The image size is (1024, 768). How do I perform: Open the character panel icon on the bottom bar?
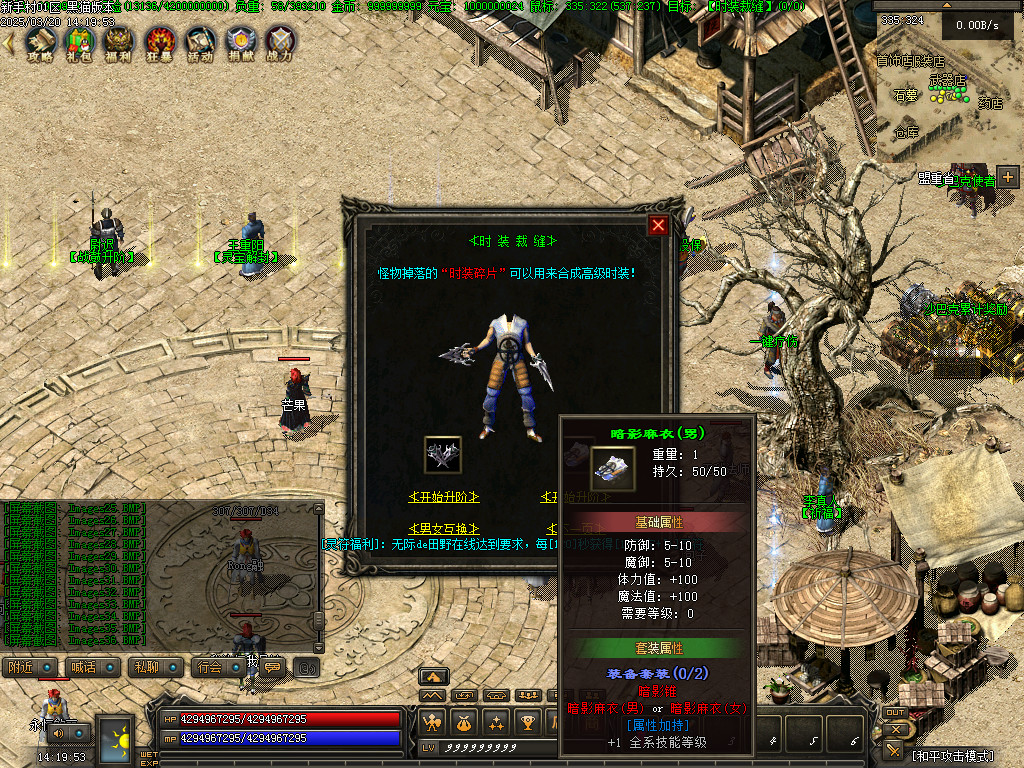tap(432, 722)
